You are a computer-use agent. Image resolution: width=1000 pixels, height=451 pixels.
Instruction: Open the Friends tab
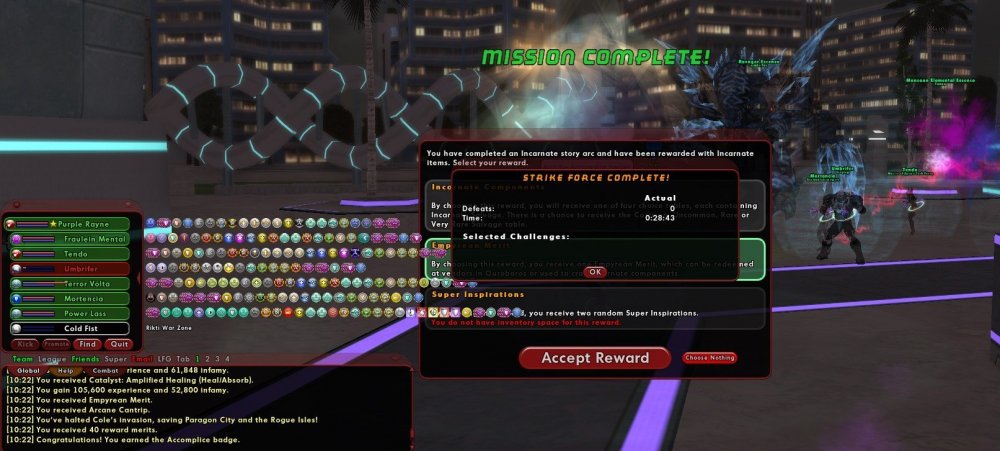(x=85, y=358)
